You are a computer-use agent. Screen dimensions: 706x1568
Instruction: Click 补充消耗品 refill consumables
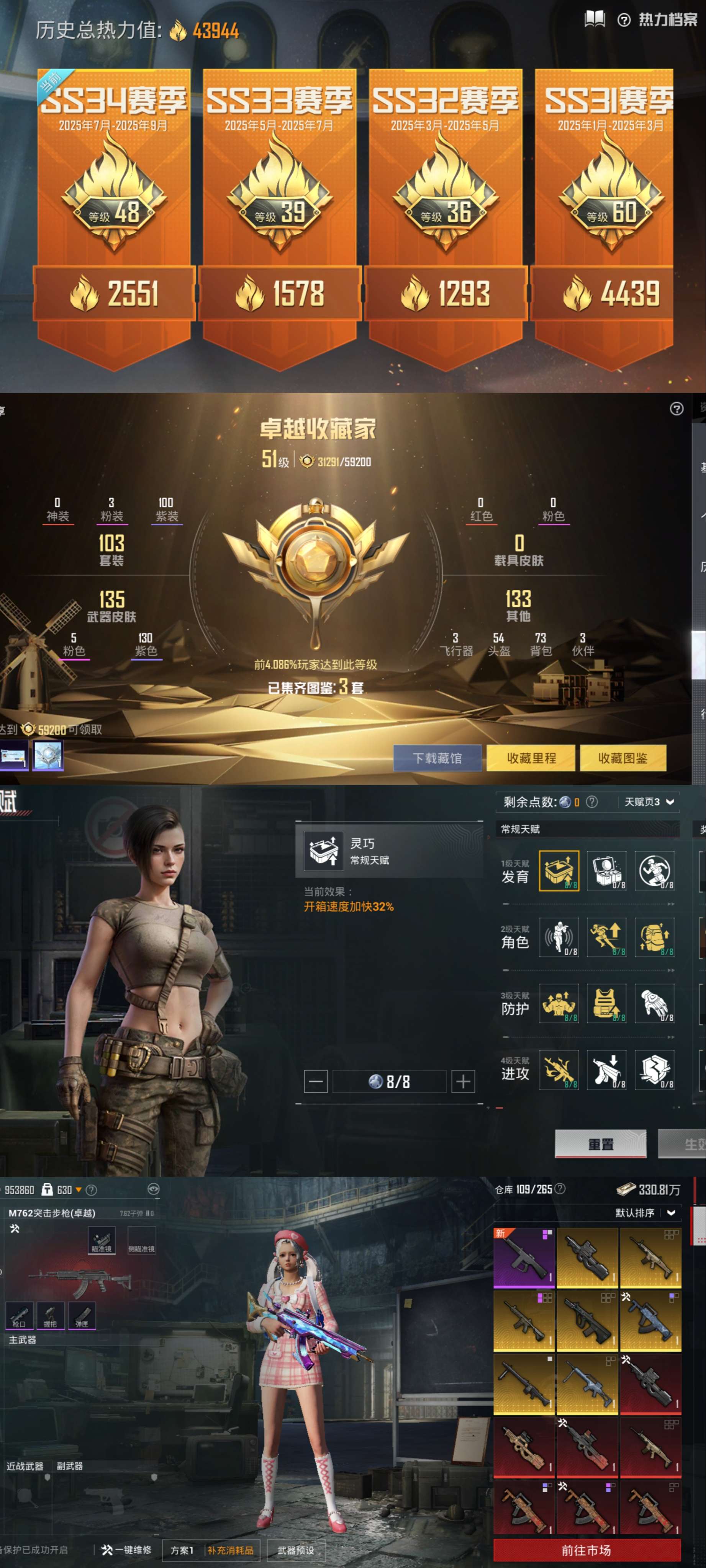[x=231, y=1550]
